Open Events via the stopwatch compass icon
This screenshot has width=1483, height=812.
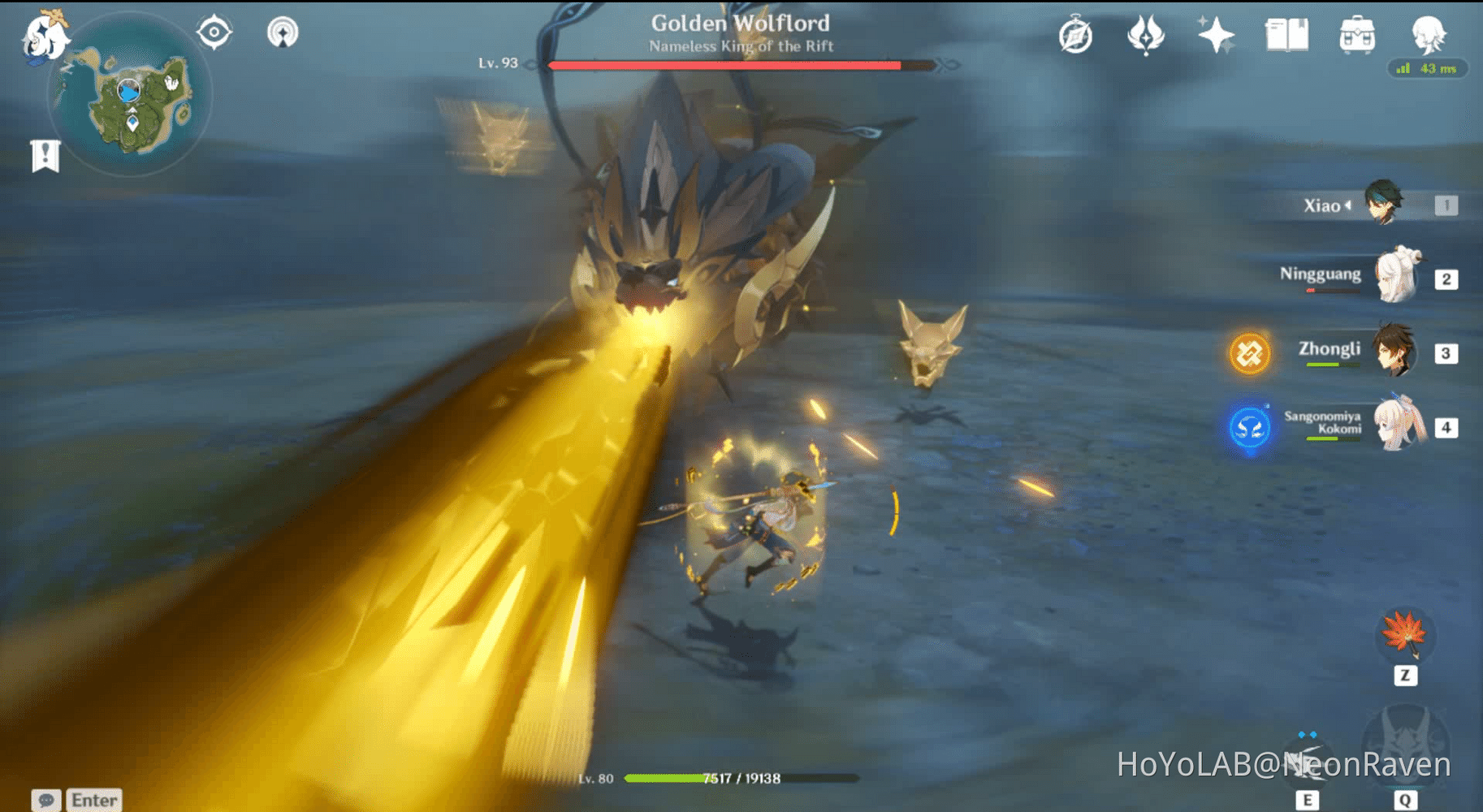click(1074, 34)
